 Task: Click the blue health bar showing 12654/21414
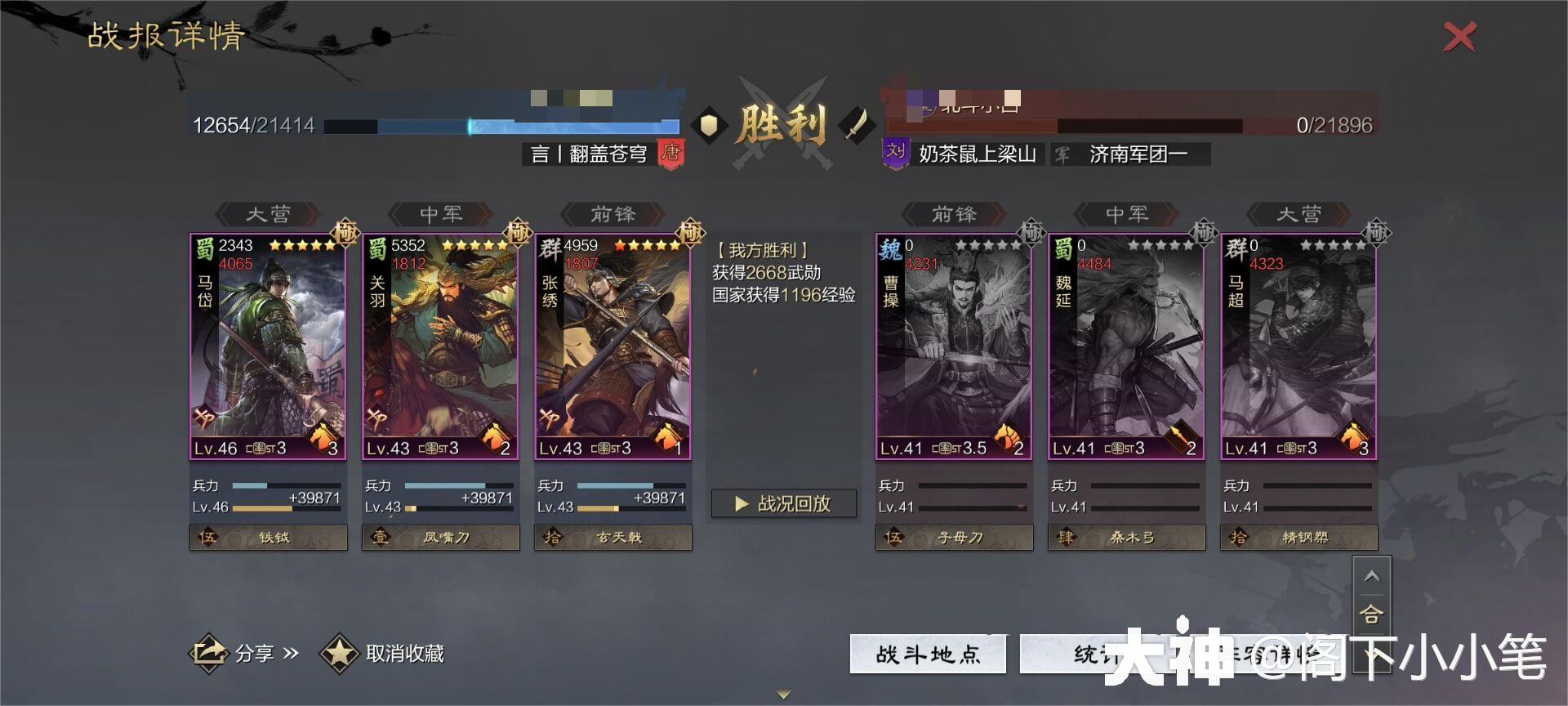[502, 127]
